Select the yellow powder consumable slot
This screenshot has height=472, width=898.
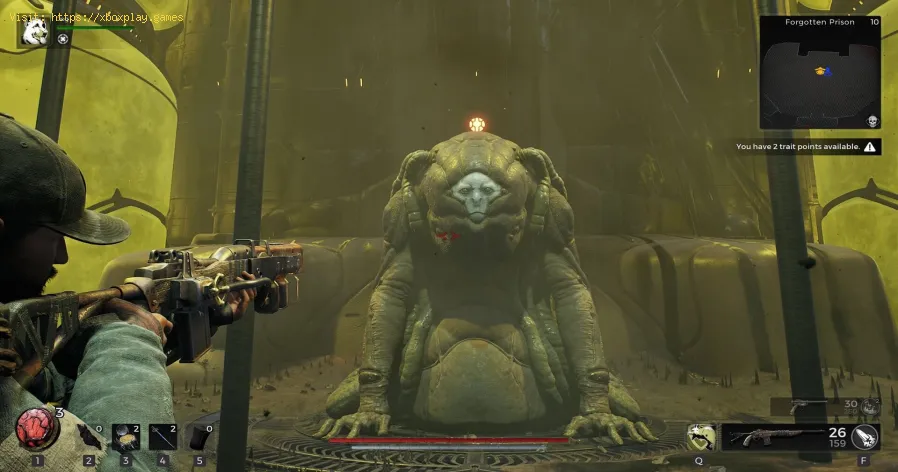point(126,435)
